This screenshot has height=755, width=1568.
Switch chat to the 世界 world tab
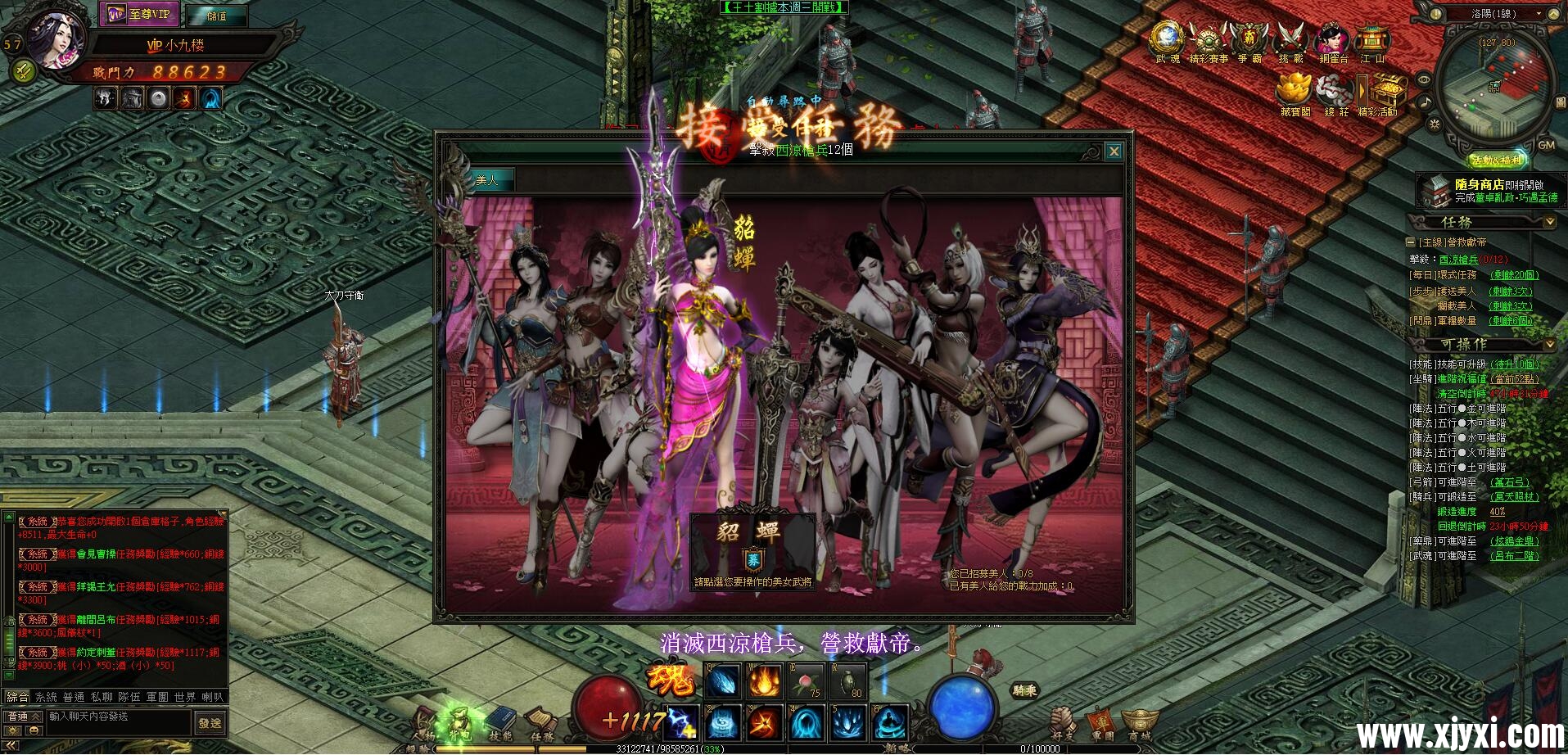point(184,697)
